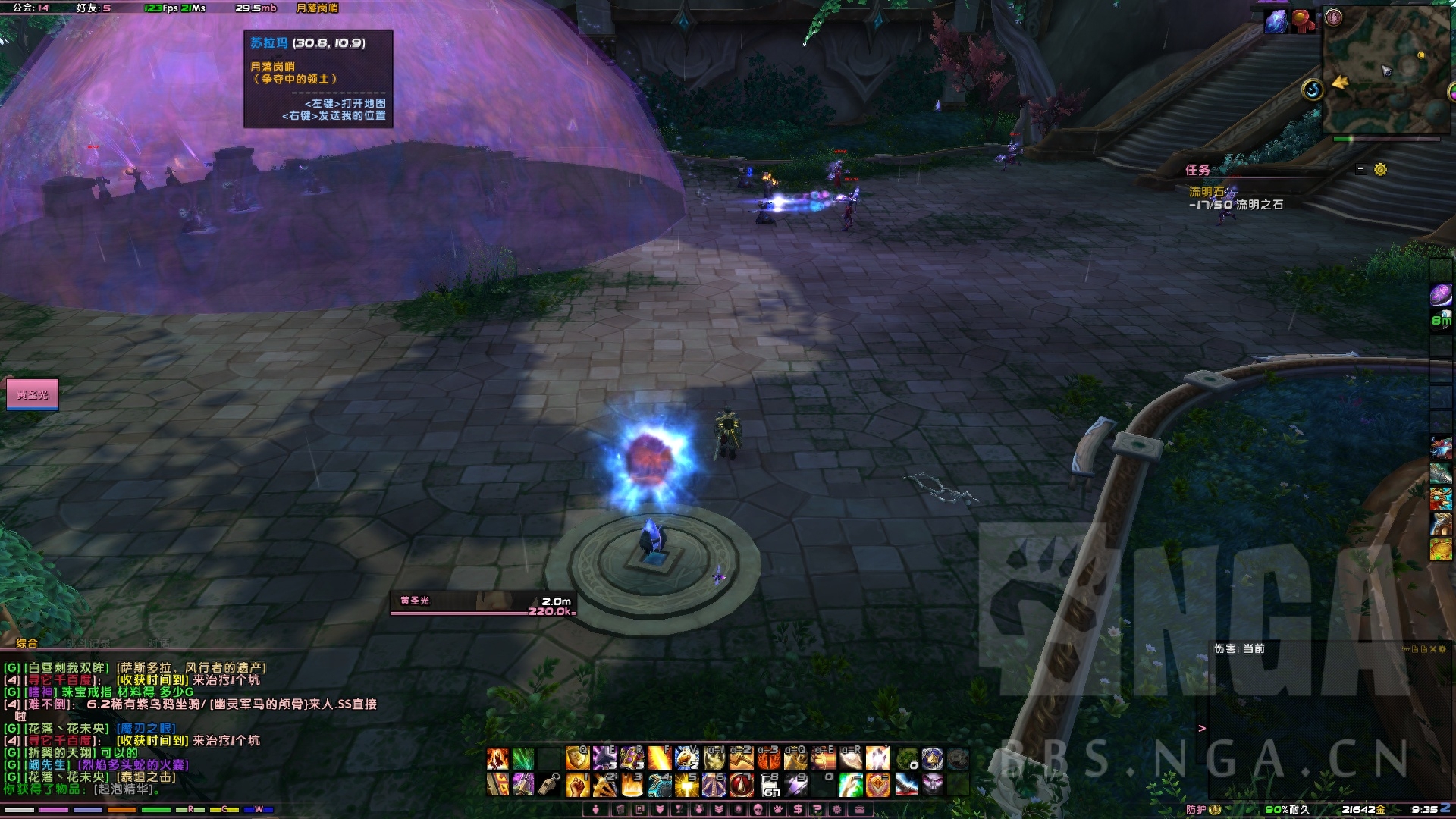Activate the golden fist ability on key 1
This screenshot has width=1456, height=819.
pyautogui.click(x=577, y=785)
